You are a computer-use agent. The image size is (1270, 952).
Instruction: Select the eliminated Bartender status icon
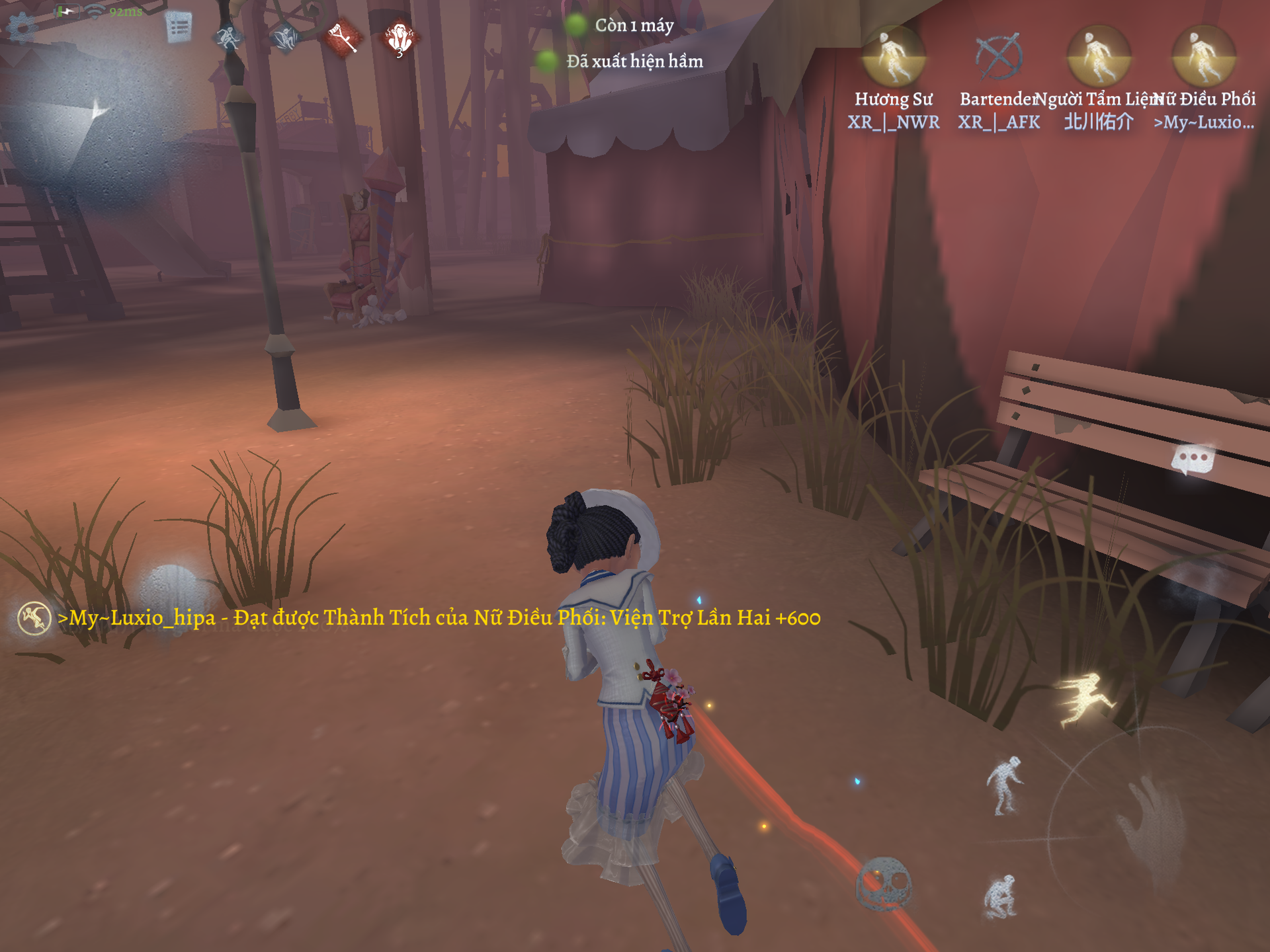coord(999,57)
